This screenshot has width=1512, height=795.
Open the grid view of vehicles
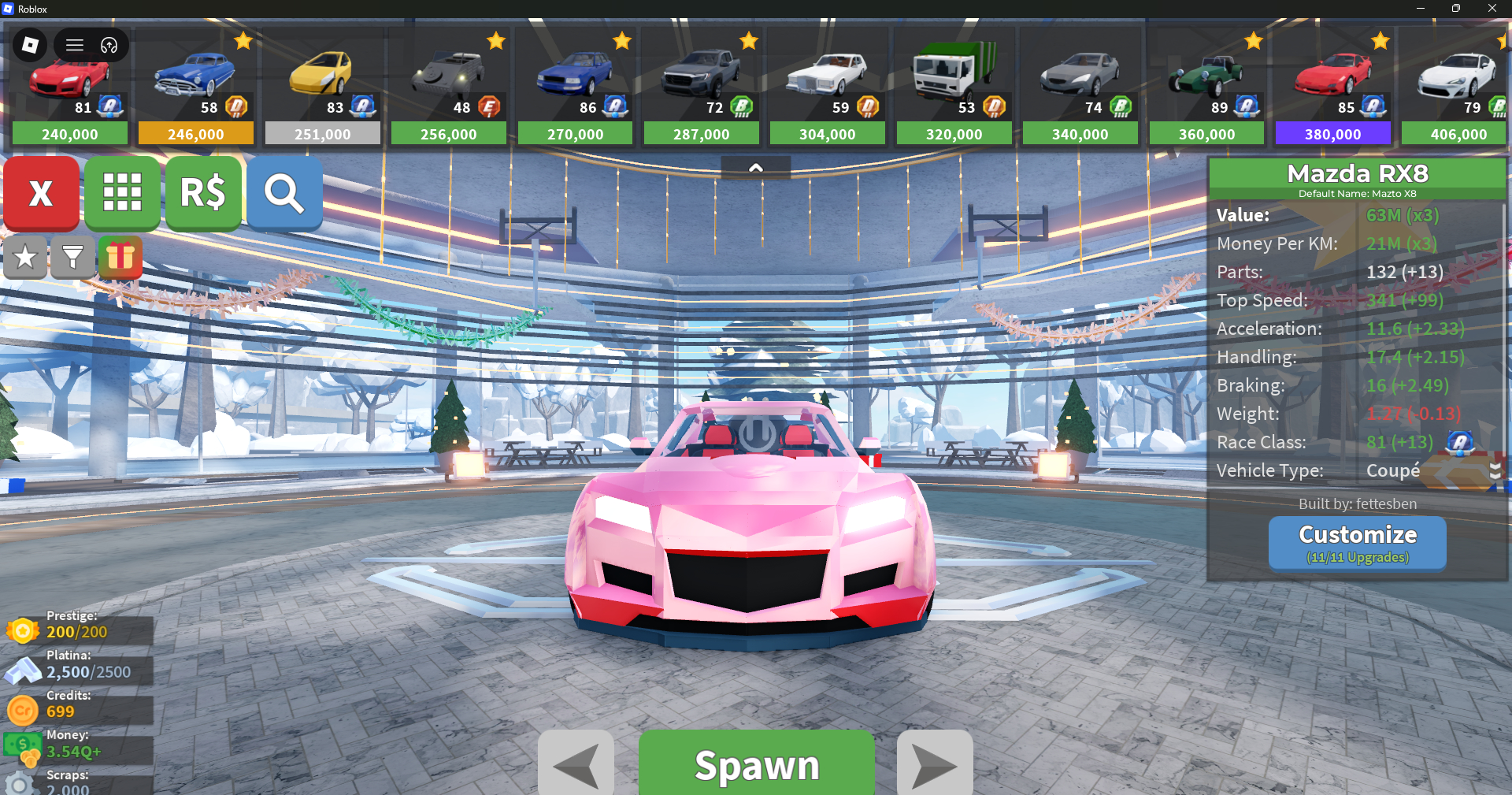pyautogui.click(x=122, y=193)
